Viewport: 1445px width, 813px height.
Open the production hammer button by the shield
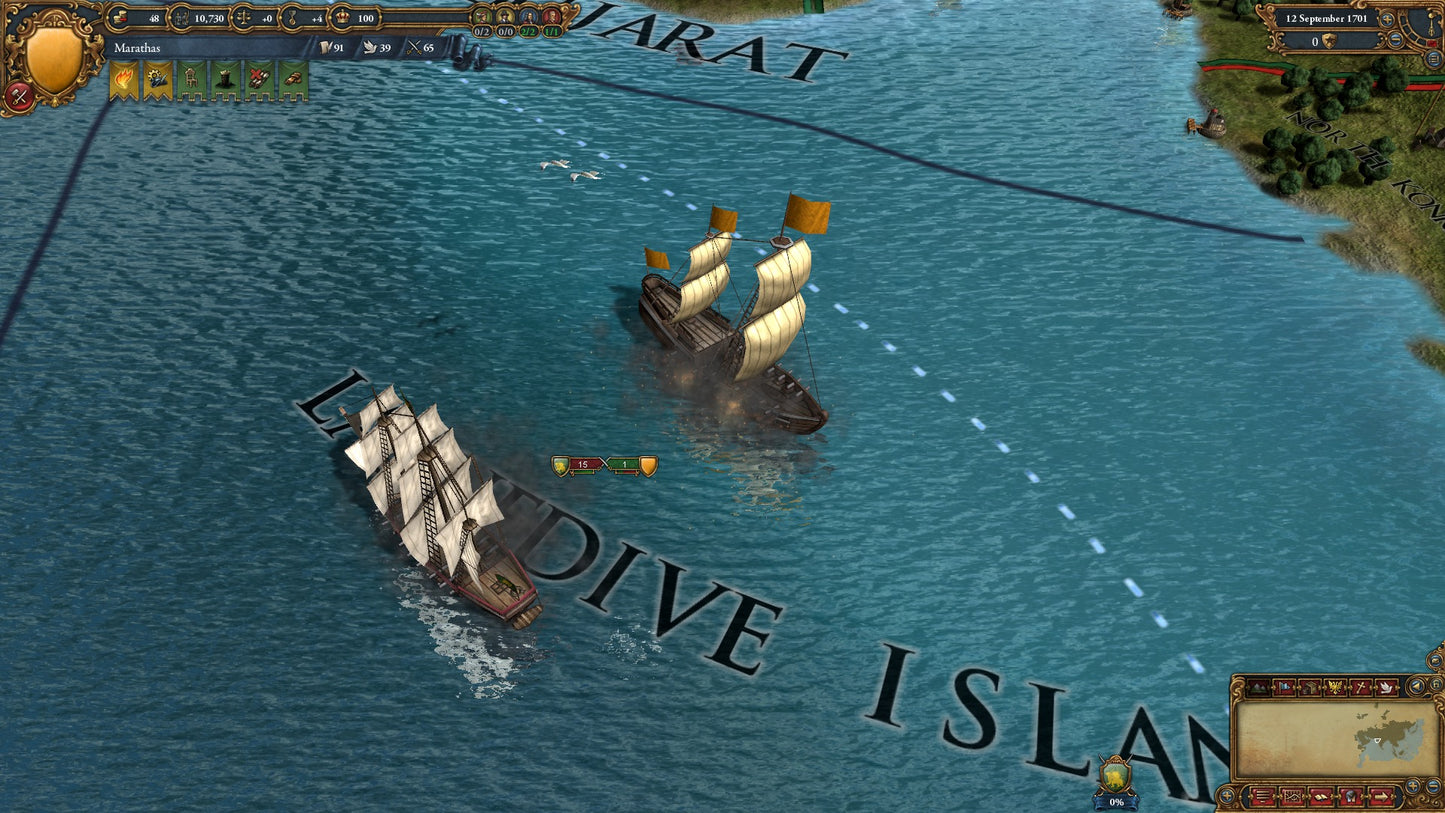(x=19, y=97)
